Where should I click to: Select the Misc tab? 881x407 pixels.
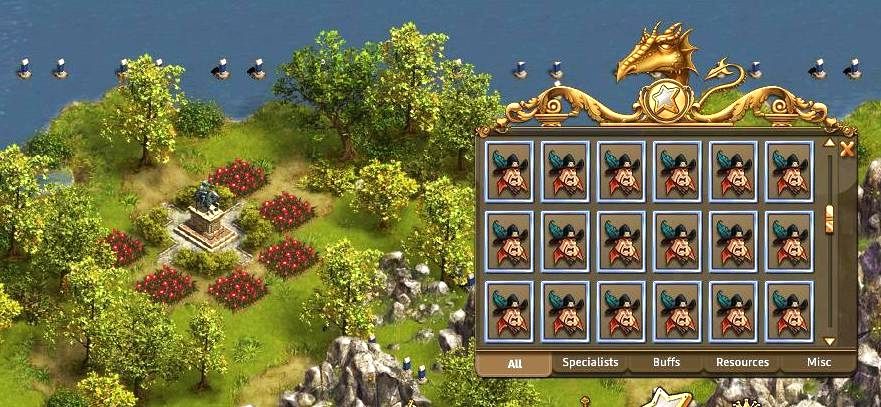point(818,362)
